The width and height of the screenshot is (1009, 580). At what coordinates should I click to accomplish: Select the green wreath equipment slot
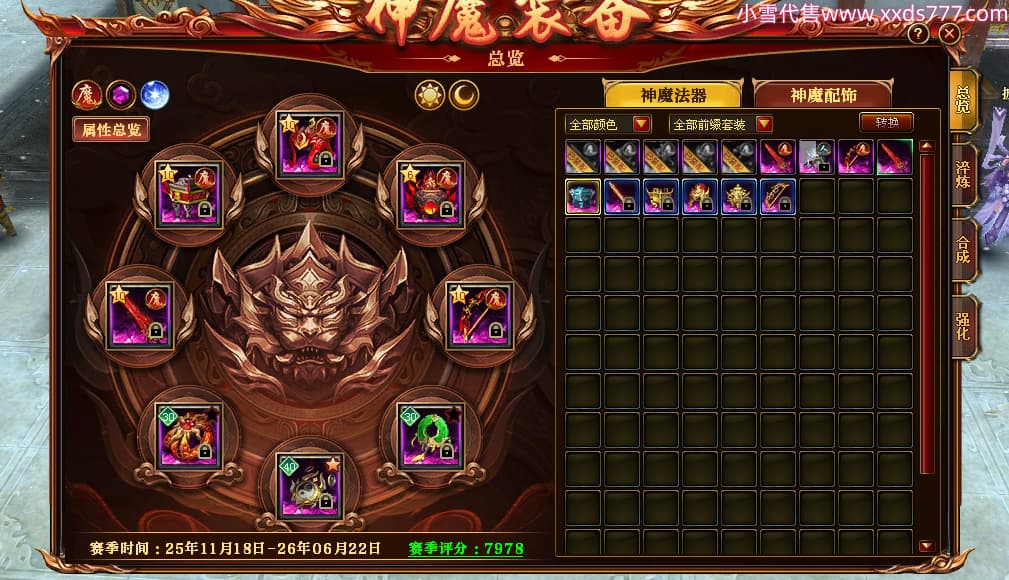coord(430,437)
